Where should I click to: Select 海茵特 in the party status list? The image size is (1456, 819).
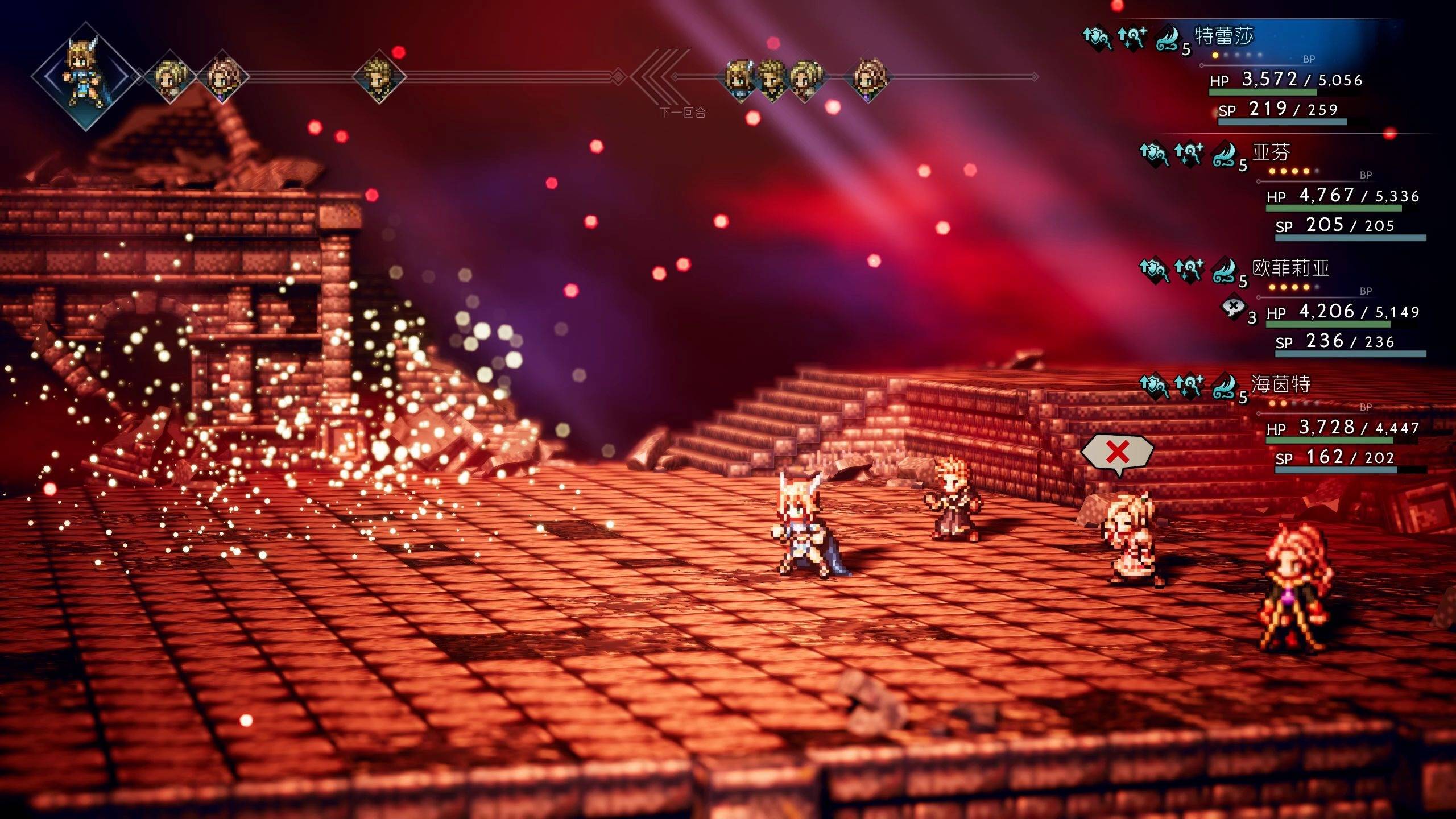[x=1281, y=384]
